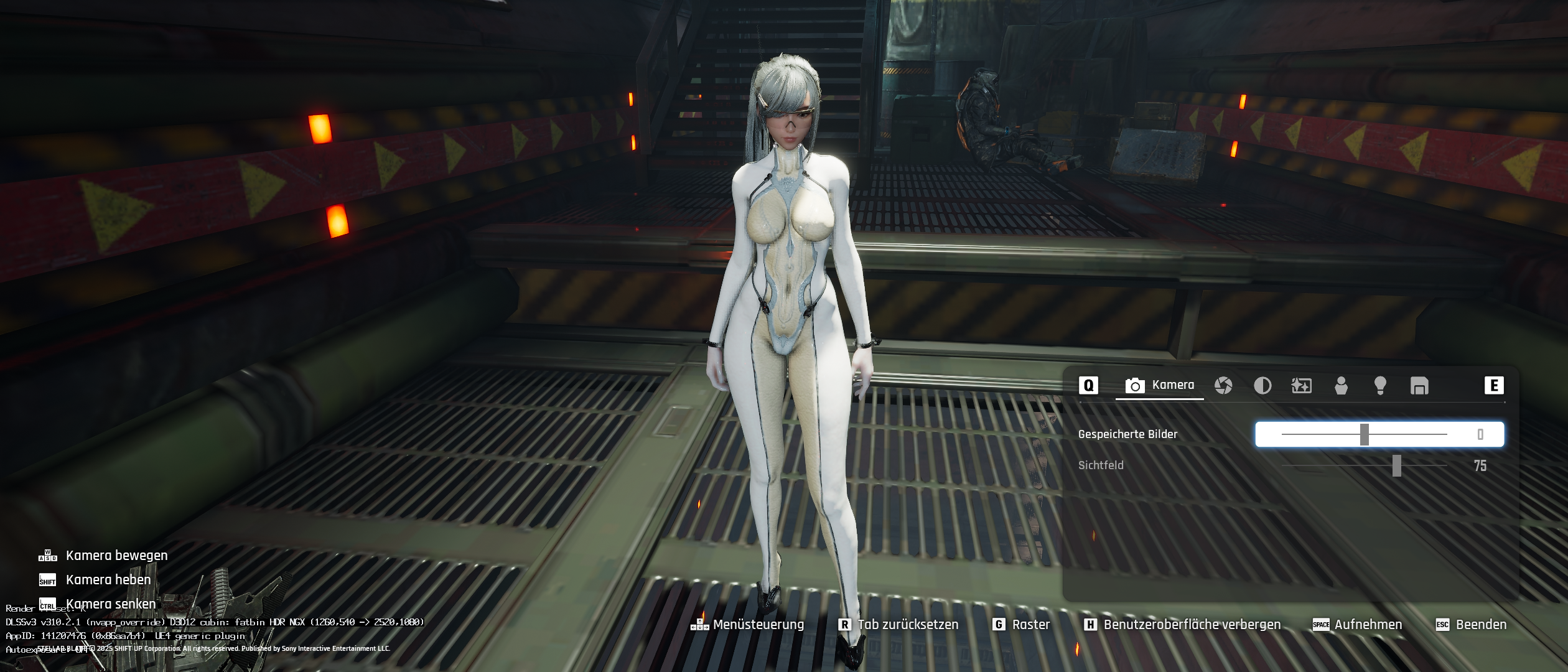Hide interface with Benutzeroberfläche verbergen

(1182, 625)
